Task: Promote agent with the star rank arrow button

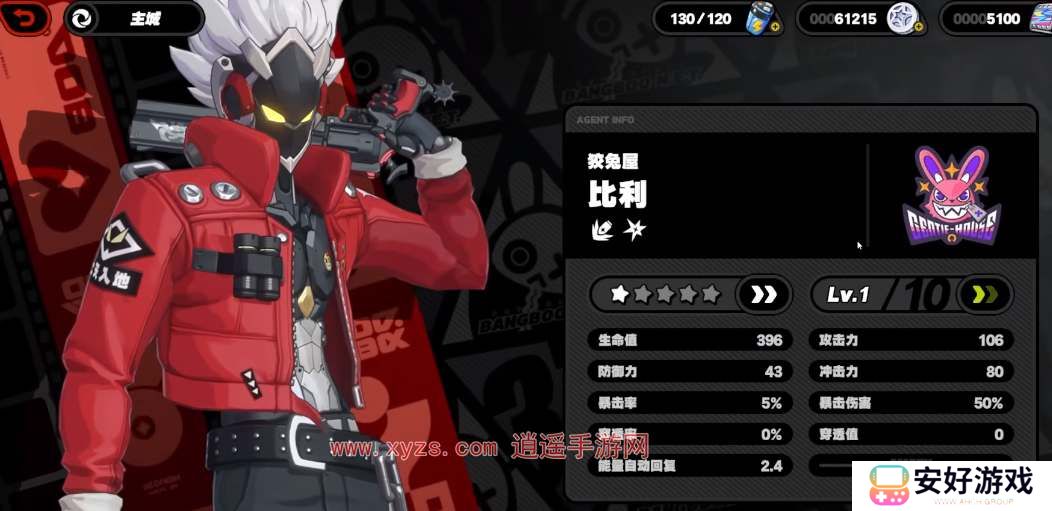Action: pos(764,294)
